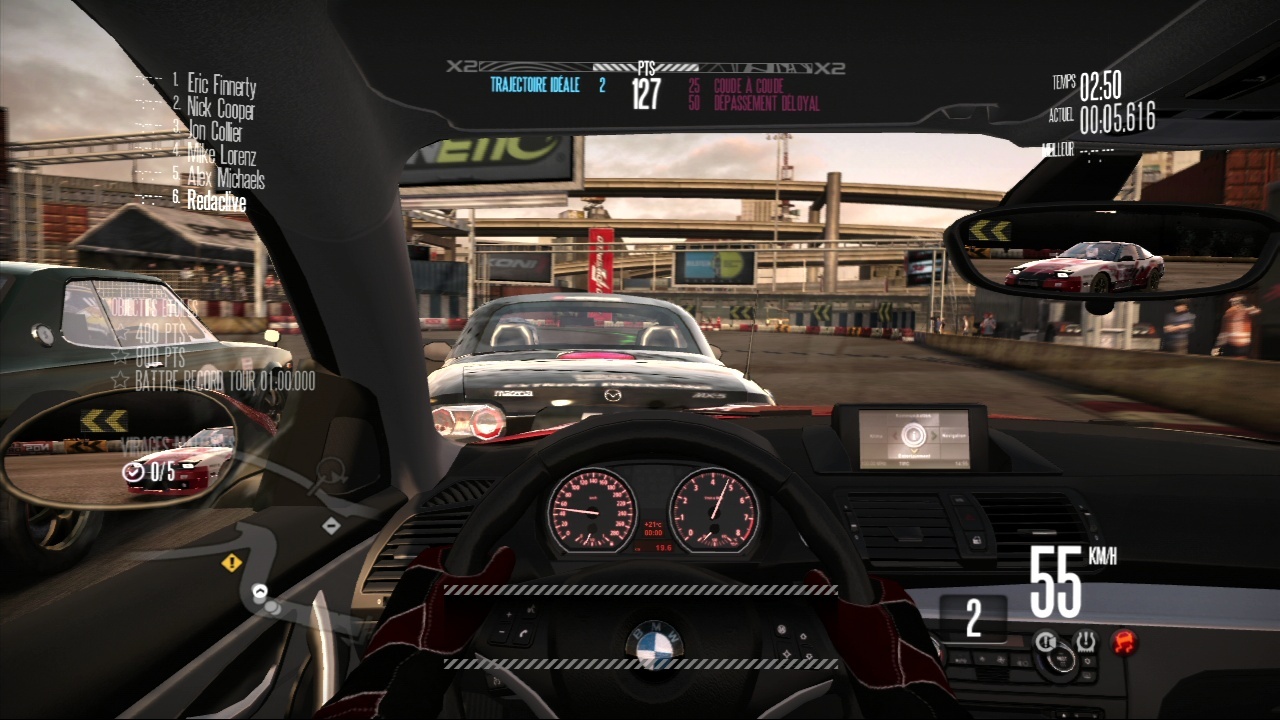
Task: Highlight the Redaclive player row
Action: tap(216, 201)
